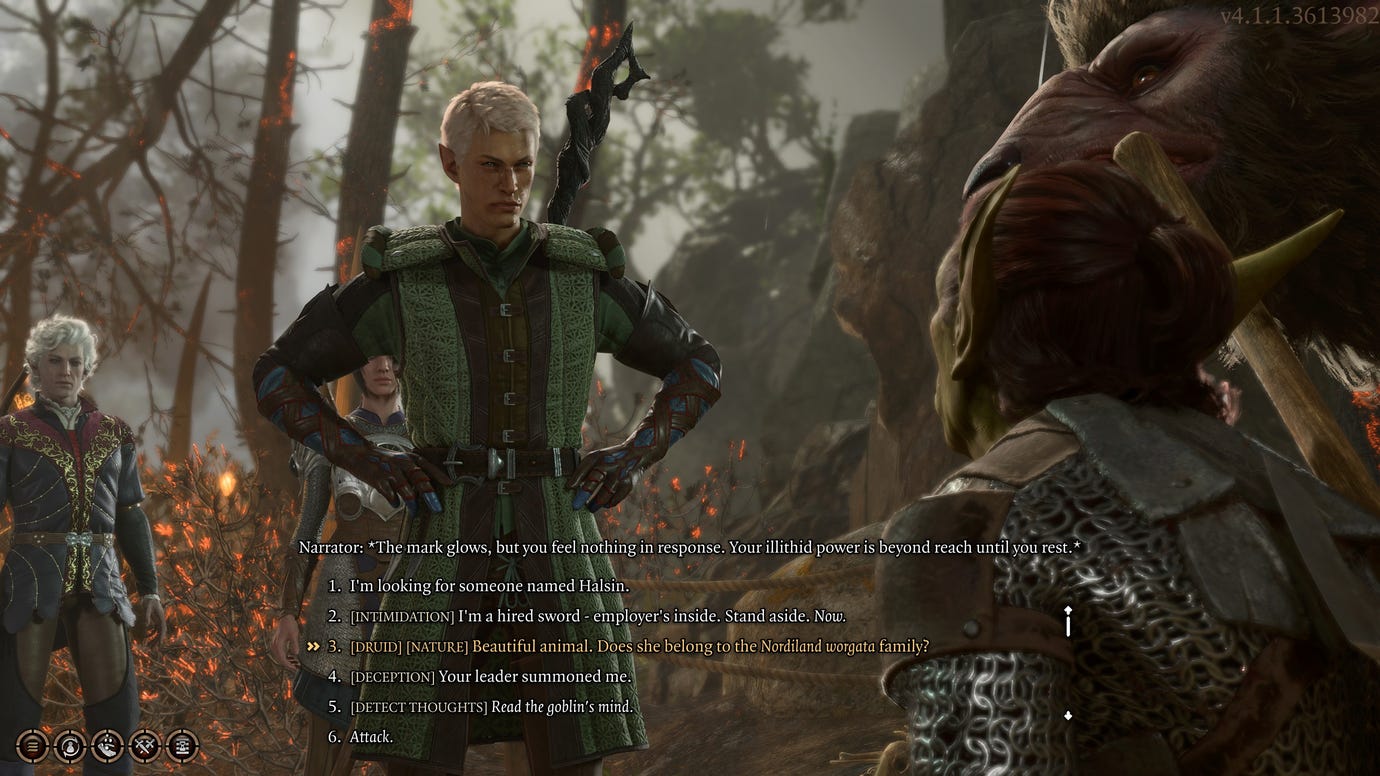Click the scroll-down arrow on the right
This screenshot has width=1380, height=776.
pyautogui.click(x=1067, y=713)
